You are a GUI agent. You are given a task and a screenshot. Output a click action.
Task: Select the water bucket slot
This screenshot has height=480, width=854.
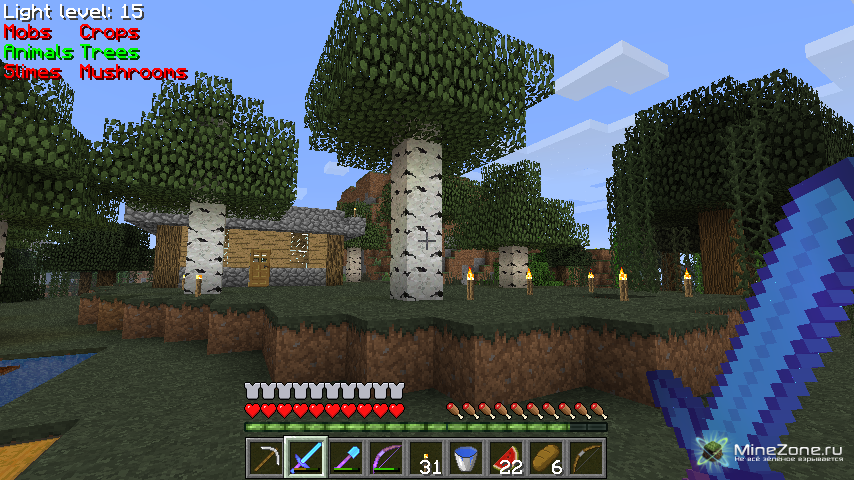tap(466, 458)
